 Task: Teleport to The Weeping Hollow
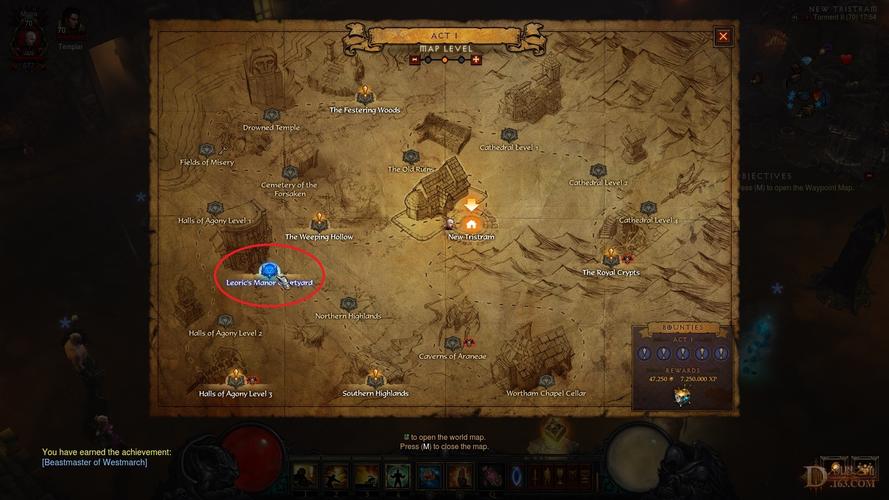pyautogui.click(x=319, y=222)
